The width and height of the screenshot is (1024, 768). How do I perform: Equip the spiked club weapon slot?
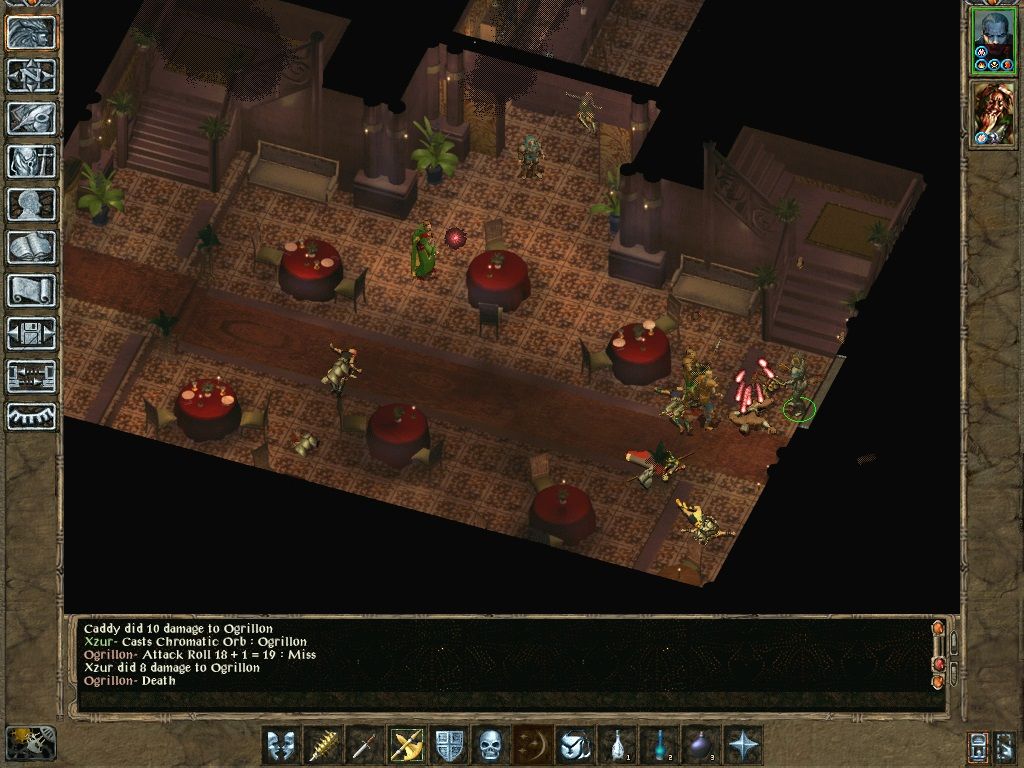click(322, 745)
